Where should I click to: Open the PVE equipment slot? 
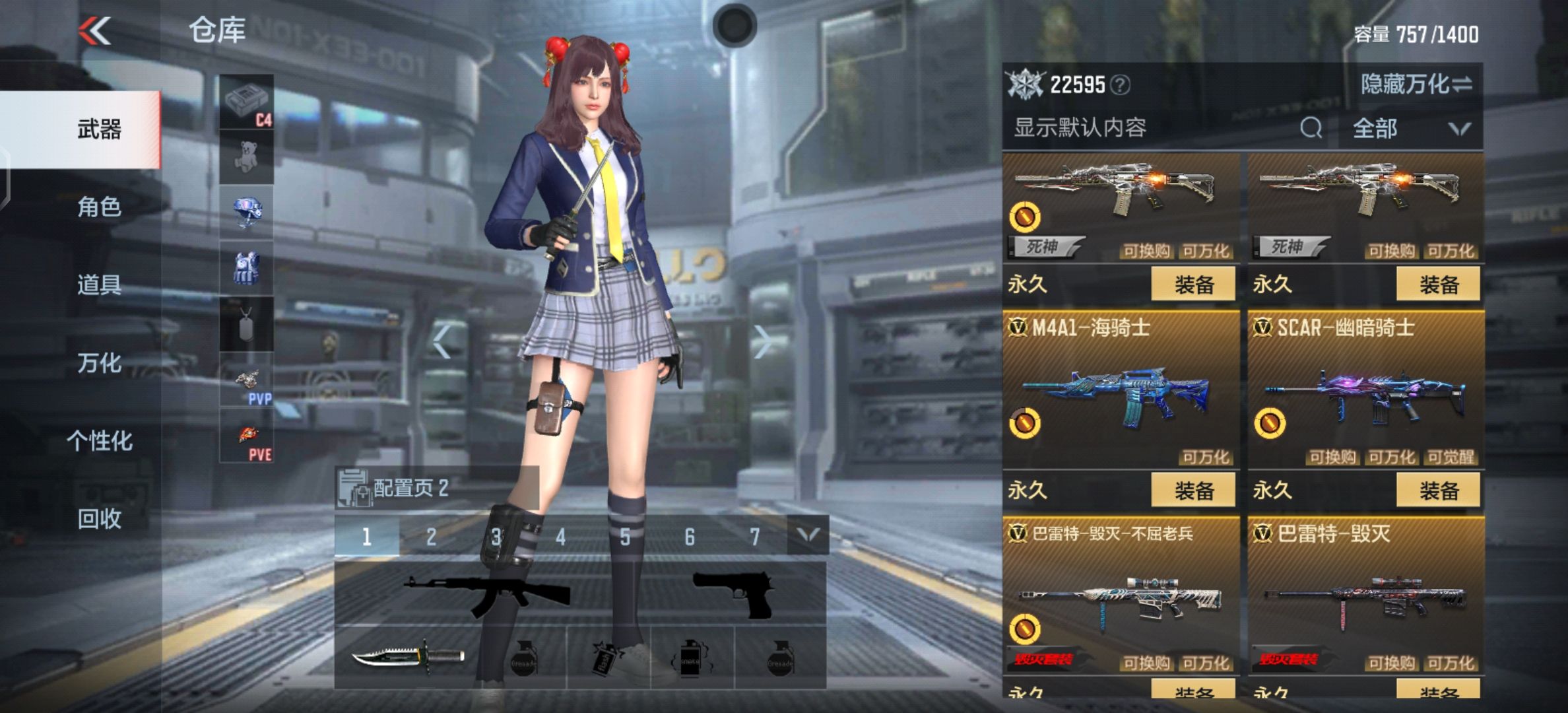tap(246, 436)
